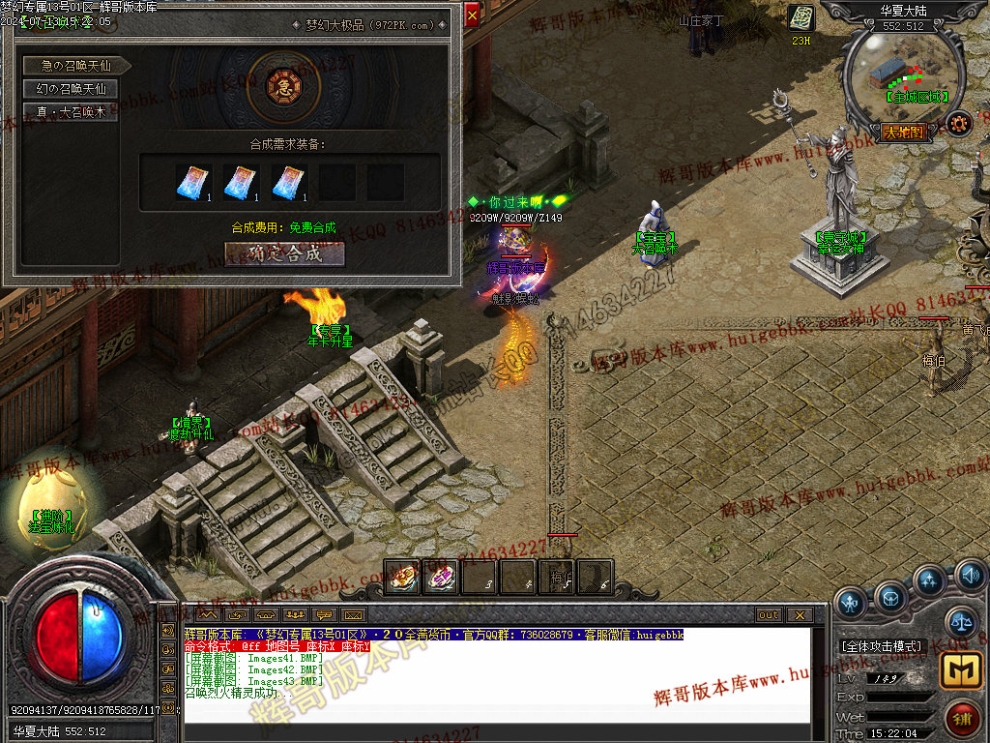
Task: Close the chat panel with its X
Action: click(x=799, y=615)
